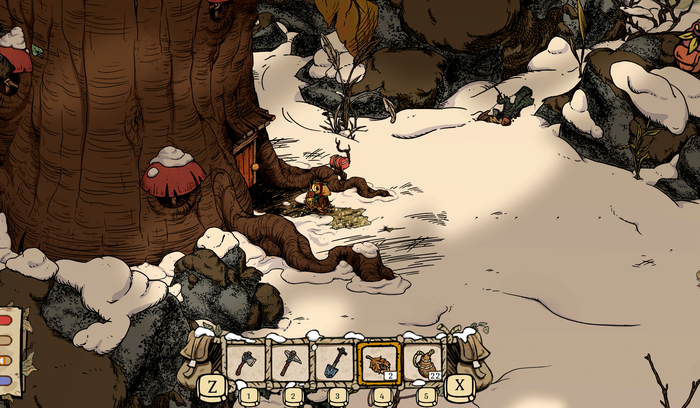Select the tied sack item slot
700x408 pixels.
[426, 362]
